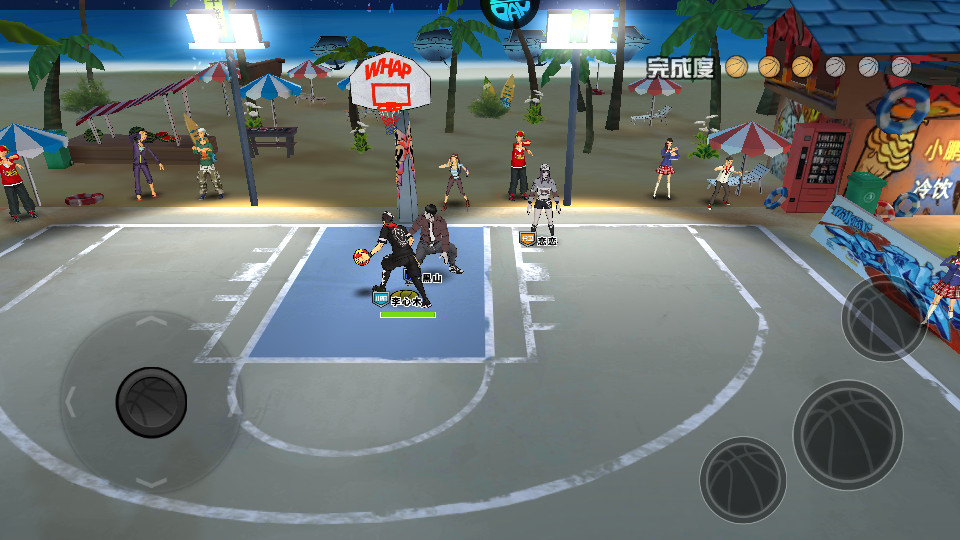Click the joystick's down arrow
The image size is (960, 540).
point(150,482)
